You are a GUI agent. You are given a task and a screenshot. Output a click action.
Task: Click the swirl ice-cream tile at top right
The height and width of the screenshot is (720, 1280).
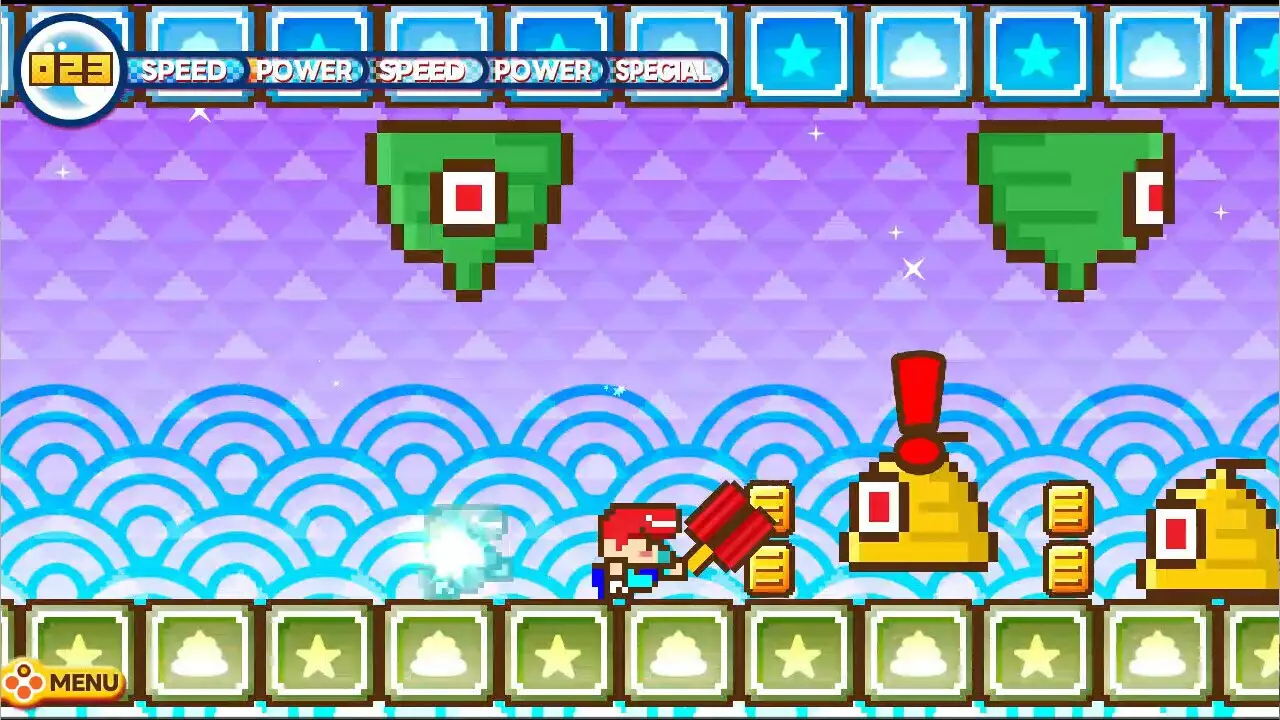tap(1157, 55)
